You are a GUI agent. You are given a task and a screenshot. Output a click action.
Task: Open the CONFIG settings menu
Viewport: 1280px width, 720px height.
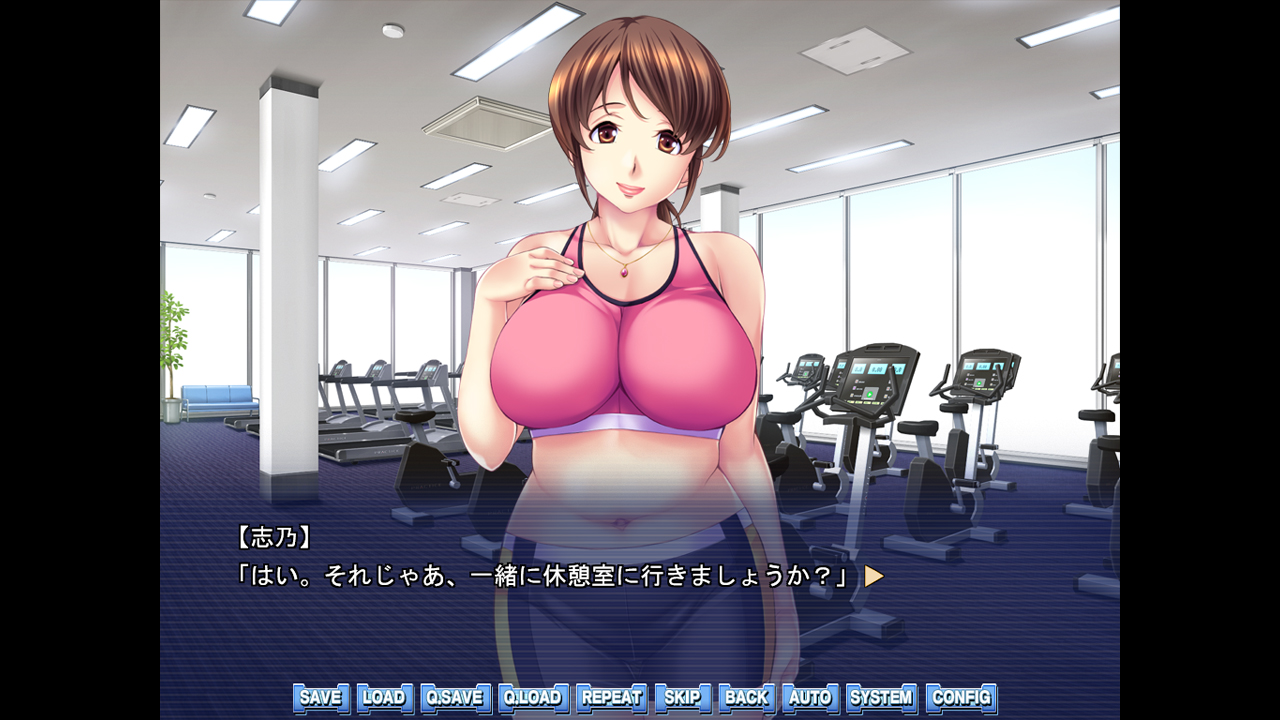pyautogui.click(x=959, y=697)
